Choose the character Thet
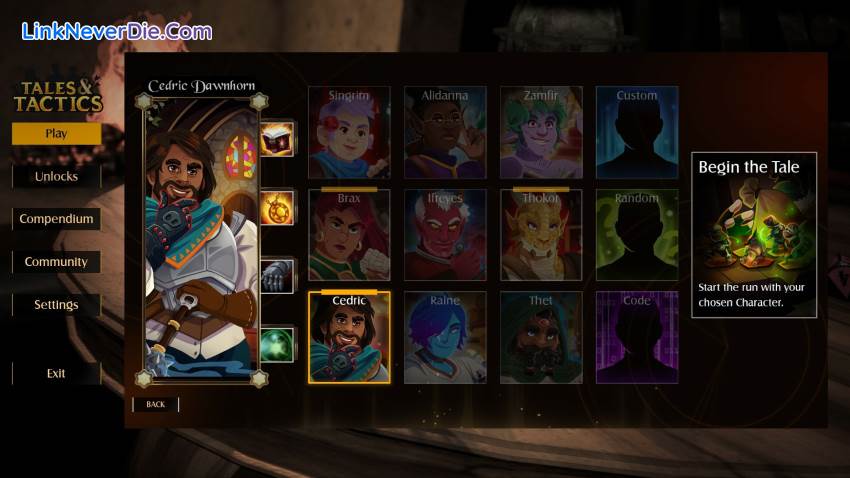The image size is (850, 478). click(x=541, y=337)
